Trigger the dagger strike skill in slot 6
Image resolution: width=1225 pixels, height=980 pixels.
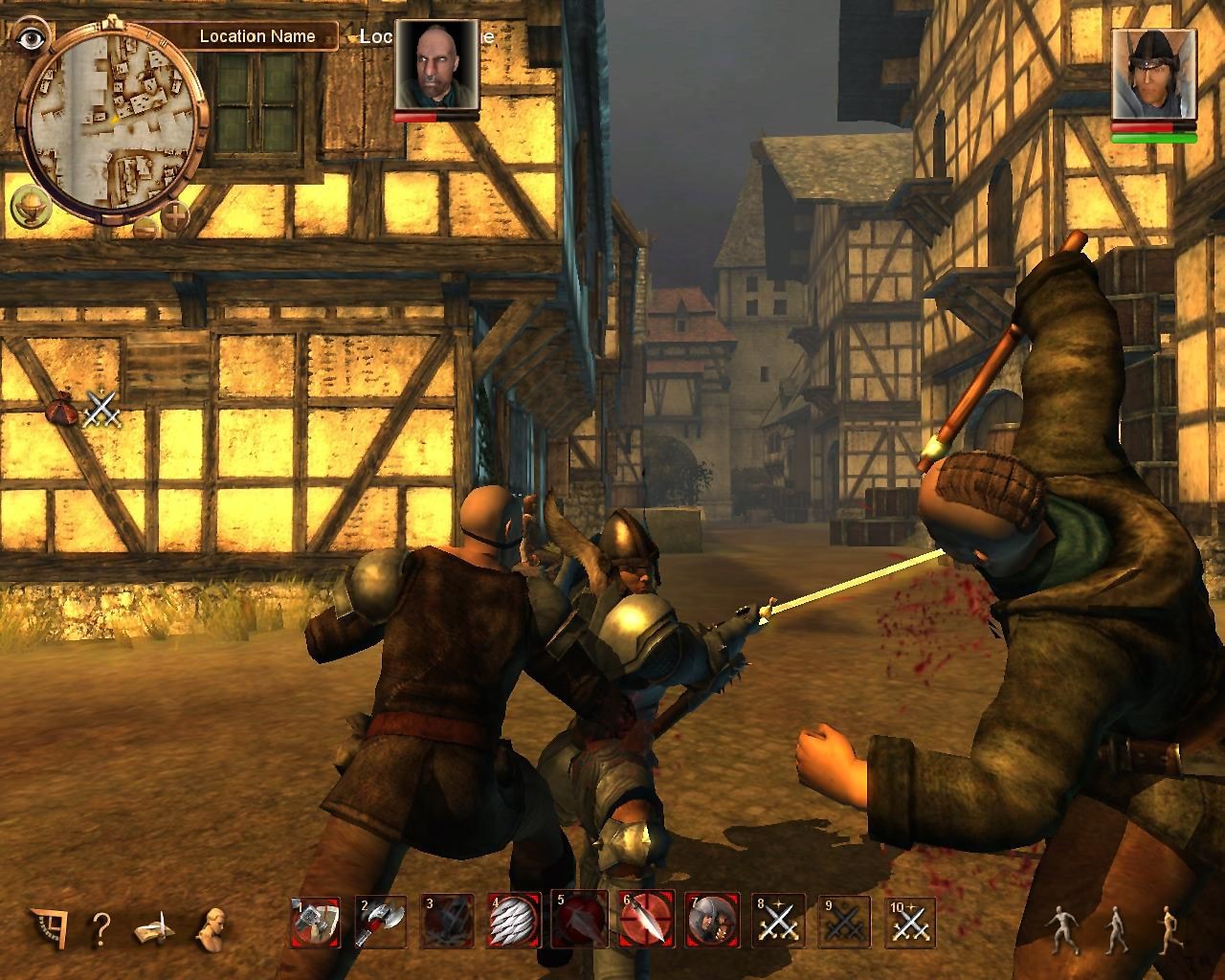[646, 922]
